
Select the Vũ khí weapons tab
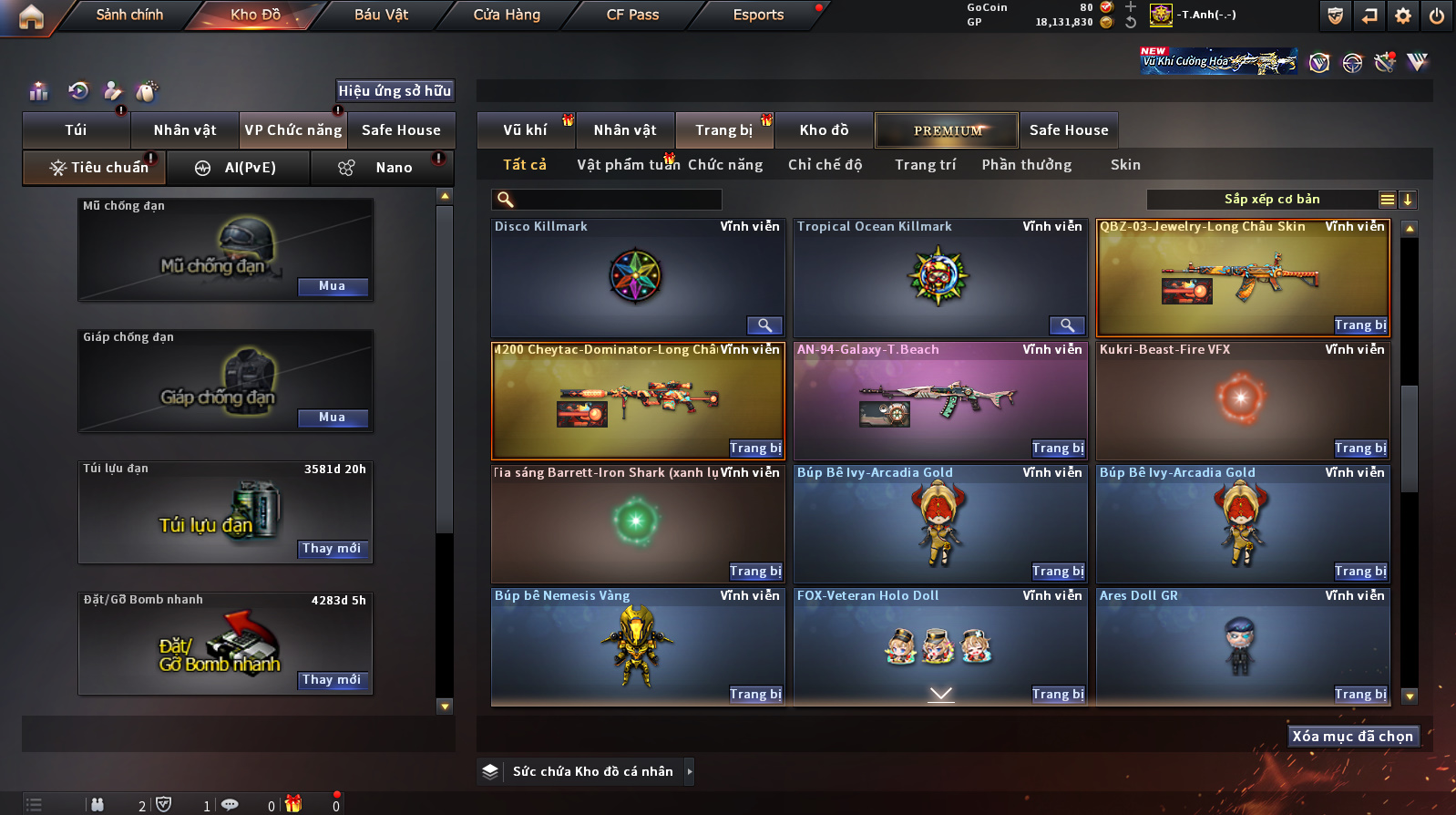[x=526, y=130]
